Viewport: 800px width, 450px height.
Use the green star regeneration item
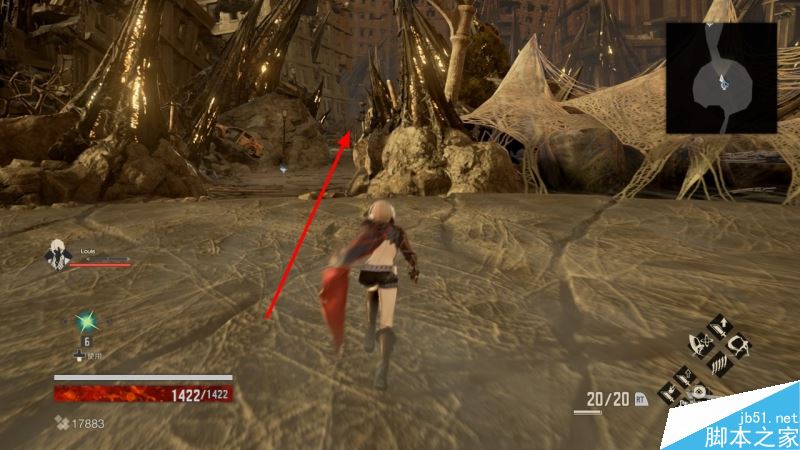[x=86, y=321]
